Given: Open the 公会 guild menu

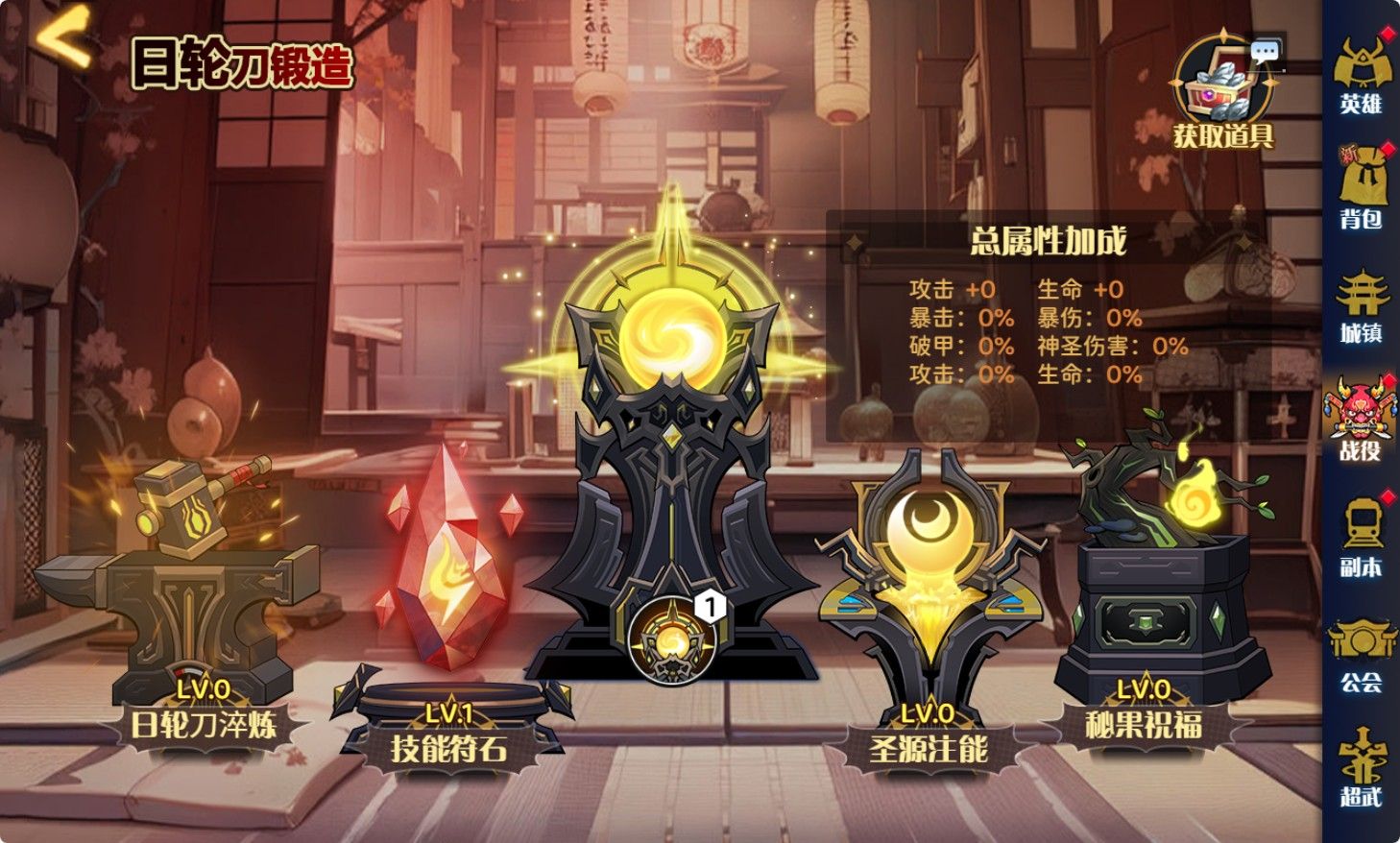Looking at the screenshot, I should 1361,653.
